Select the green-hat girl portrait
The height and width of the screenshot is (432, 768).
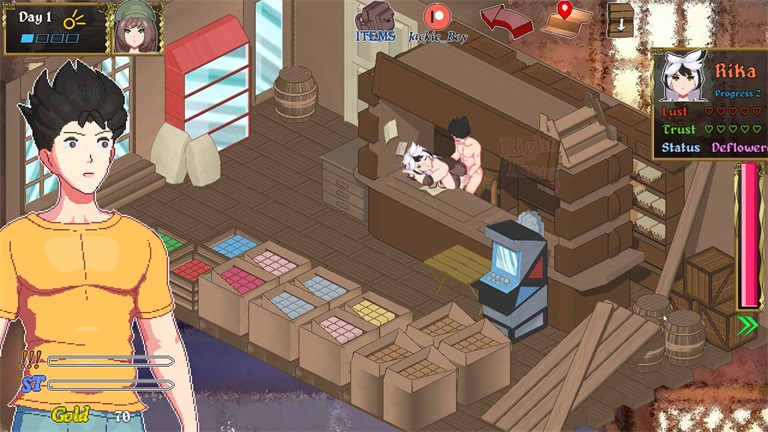click(x=138, y=28)
